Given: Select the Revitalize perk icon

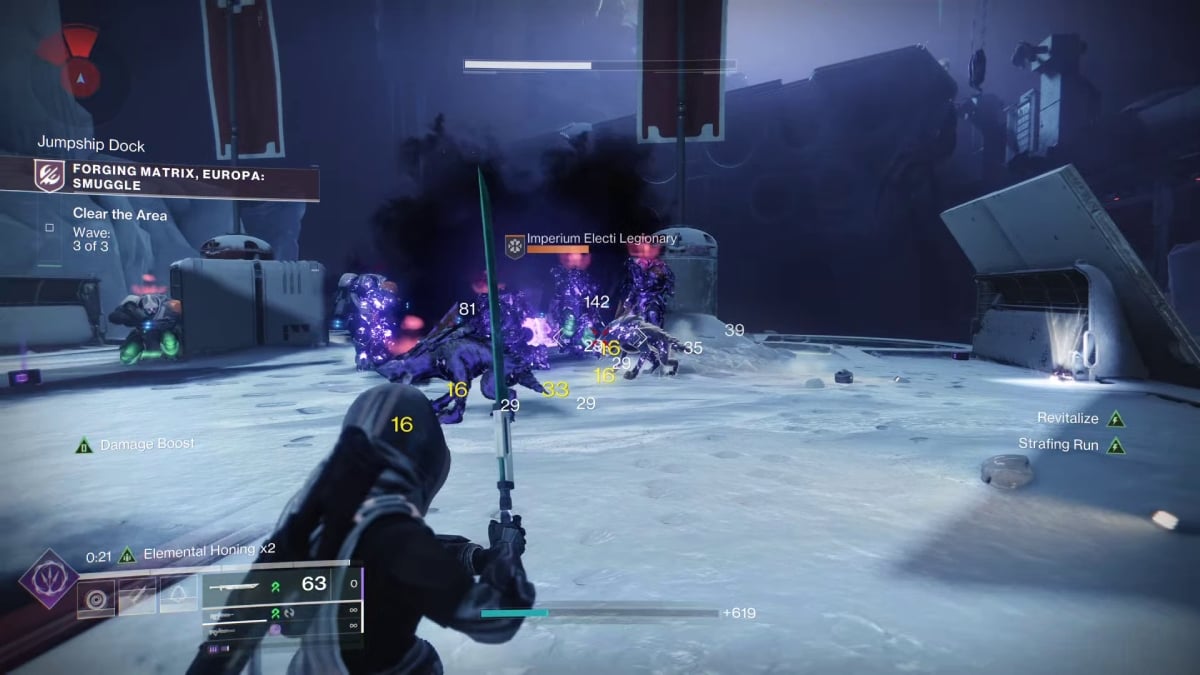Looking at the screenshot, I should tap(1116, 419).
